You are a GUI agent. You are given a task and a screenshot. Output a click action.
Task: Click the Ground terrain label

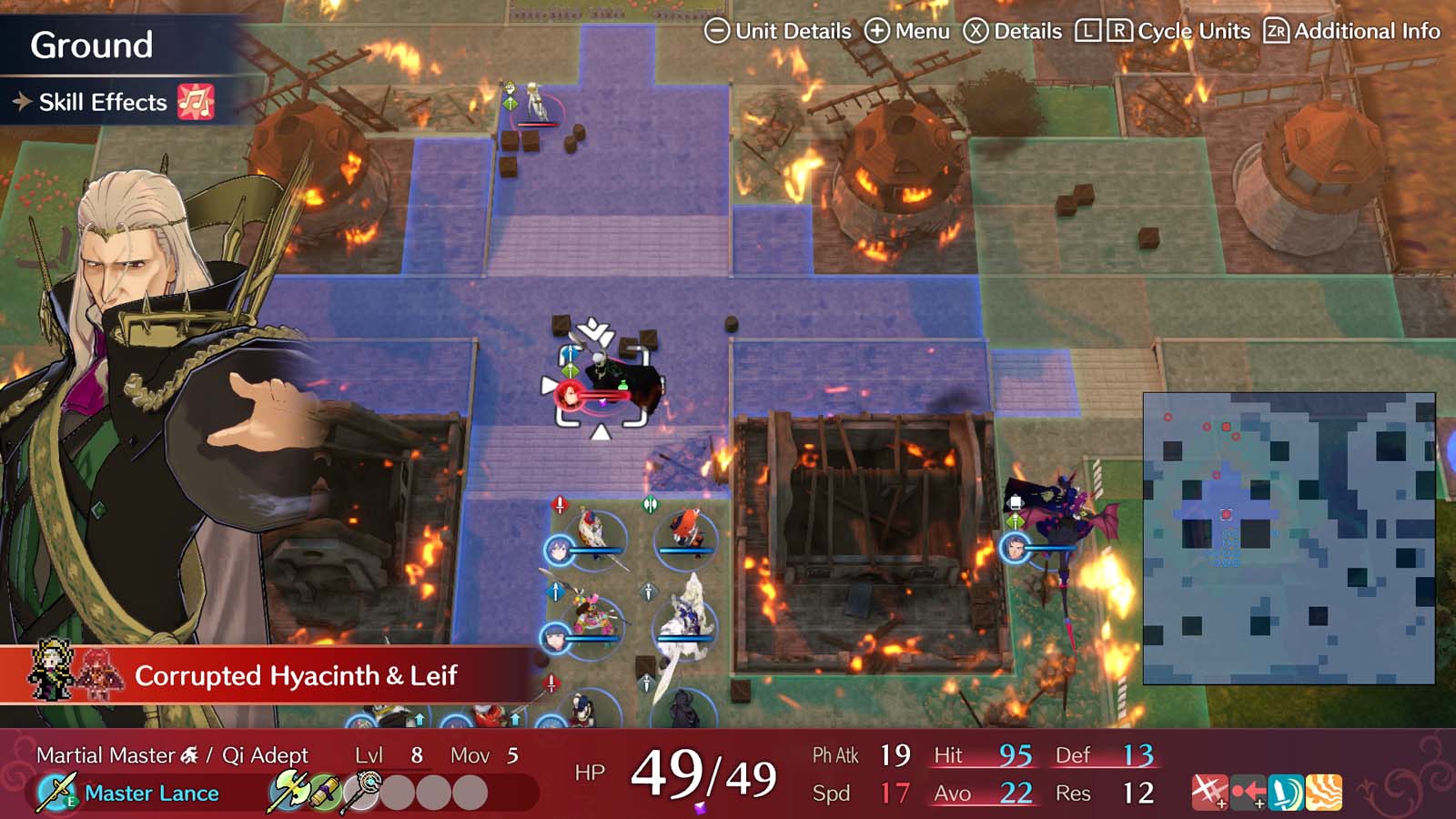point(91,44)
